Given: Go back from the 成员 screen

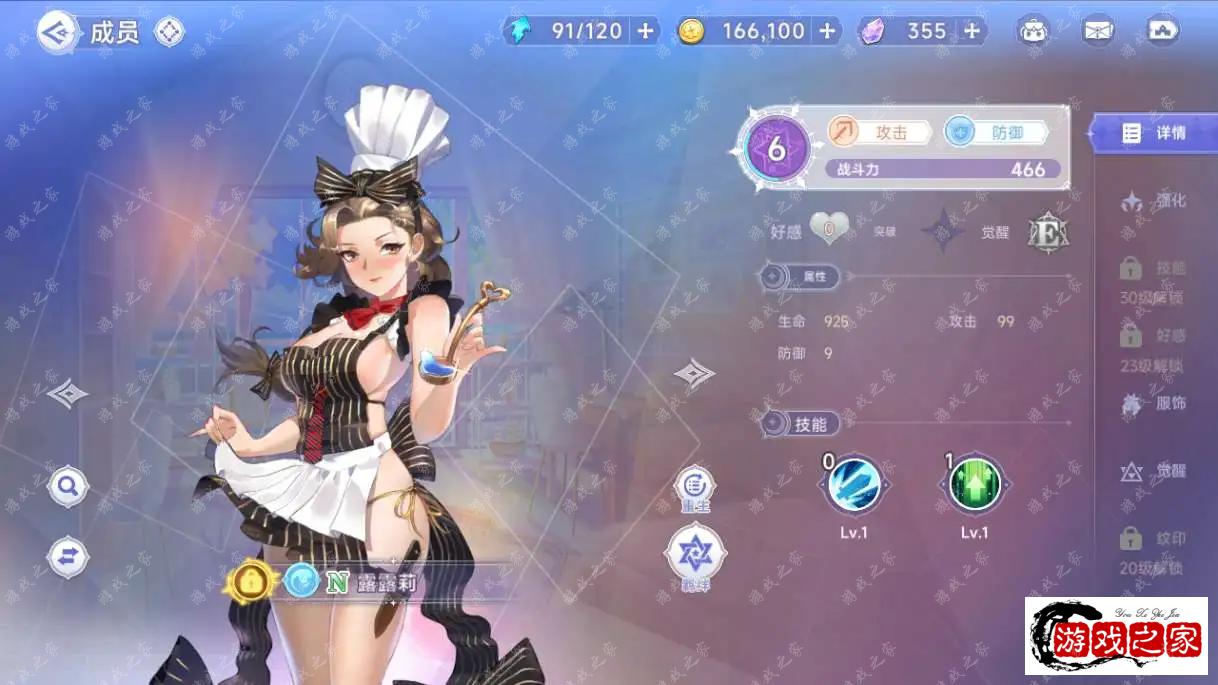Looking at the screenshot, I should pos(58,32).
